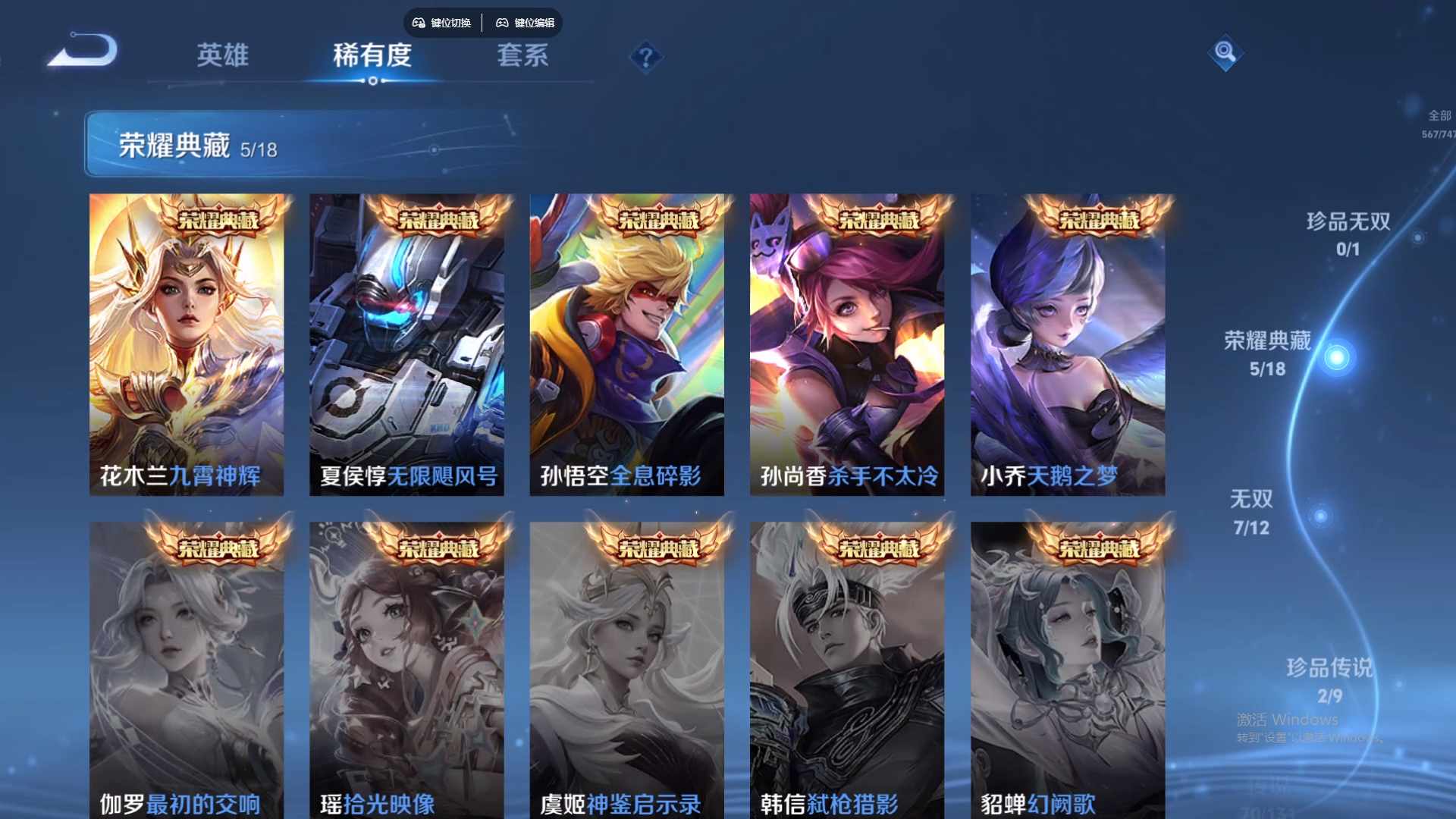
Task: Click the gamepad icon next to 键位编辑
Action: coord(503,23)
